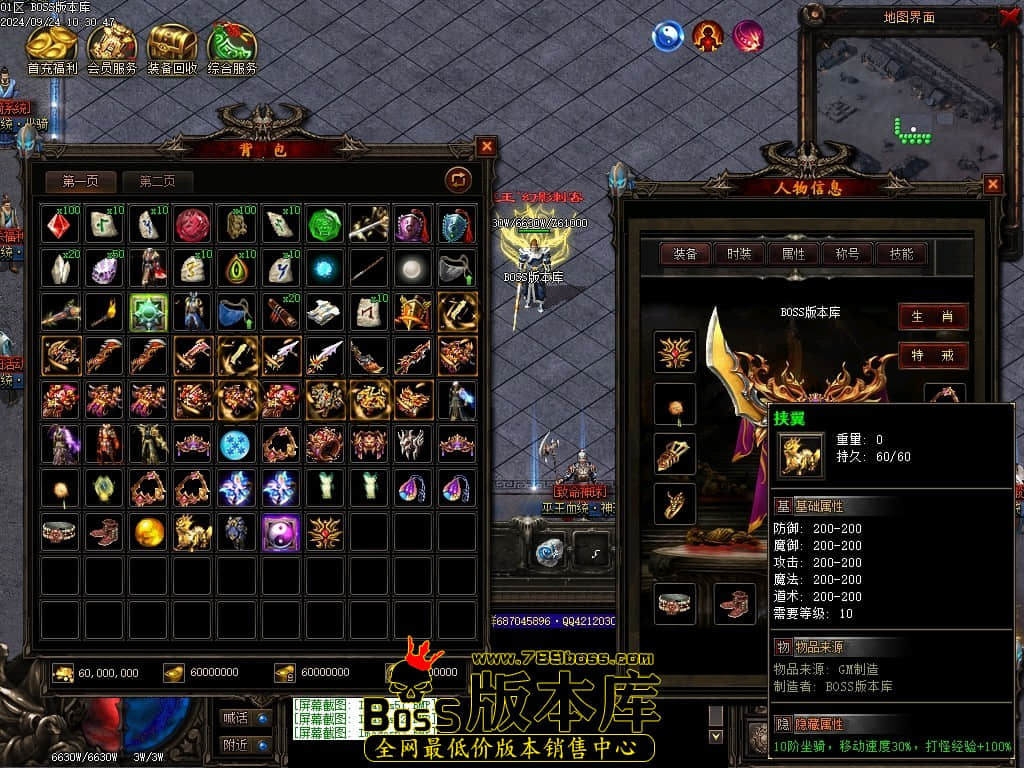Select the red gem stack in inventory
Screen dimensions: 1024x768
coord(61,224)
